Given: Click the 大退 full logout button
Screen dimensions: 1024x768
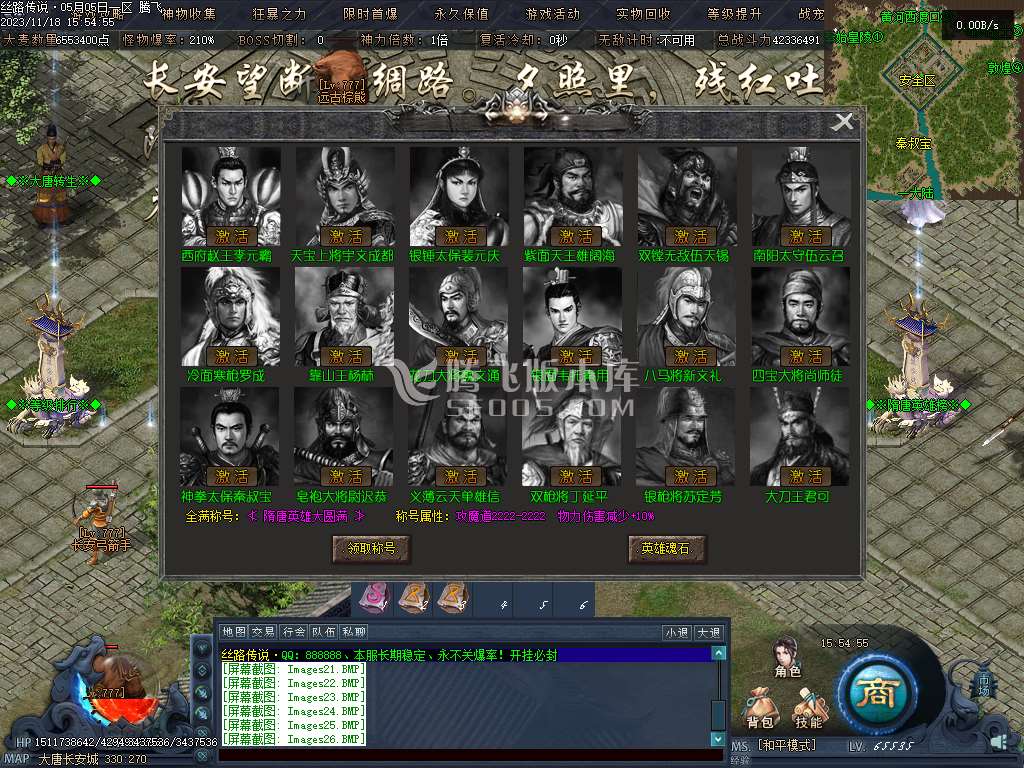Looking at the screenshot, I should [x=708, y=632].
